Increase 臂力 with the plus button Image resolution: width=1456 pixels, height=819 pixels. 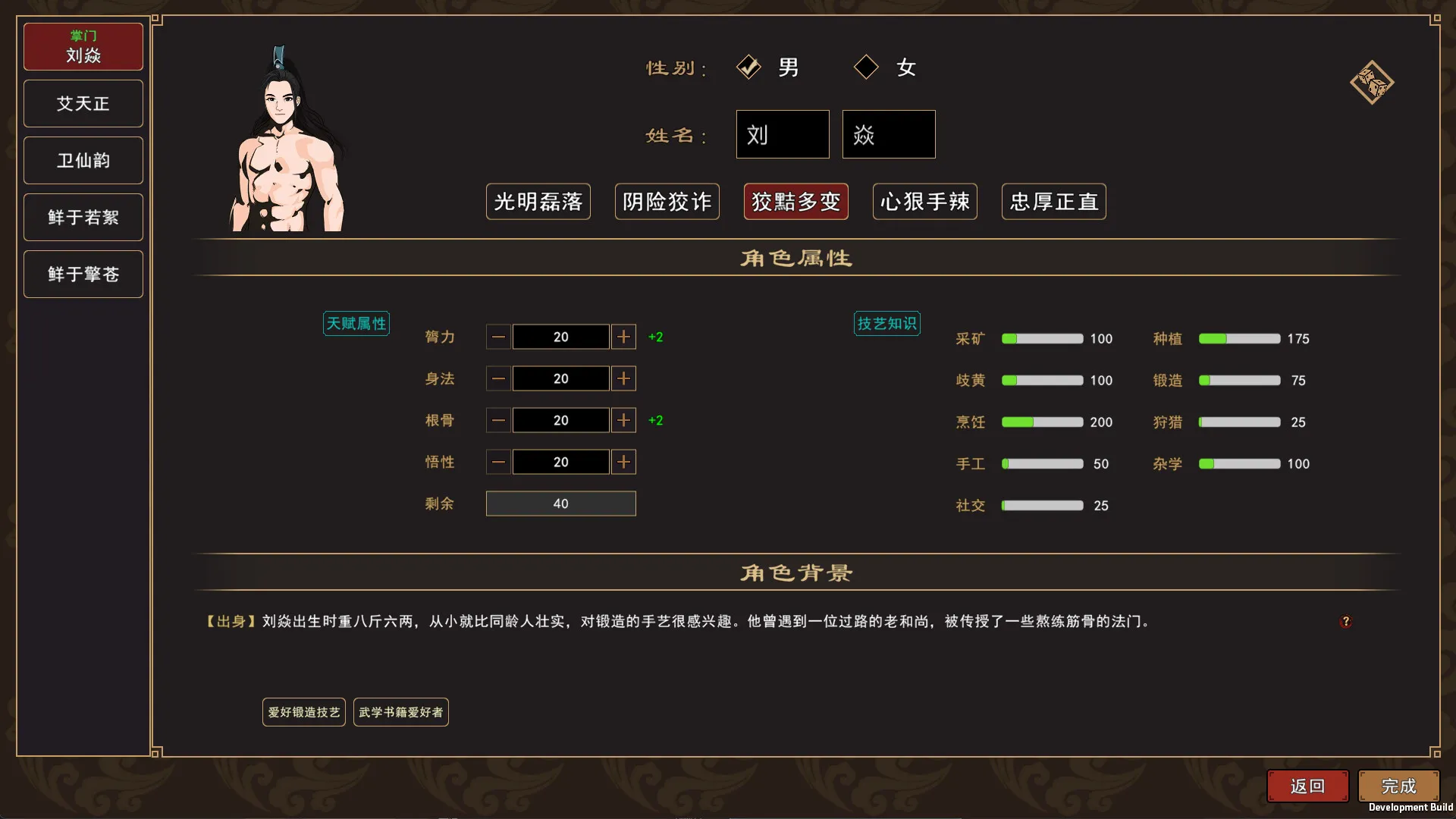pos(623,337)
